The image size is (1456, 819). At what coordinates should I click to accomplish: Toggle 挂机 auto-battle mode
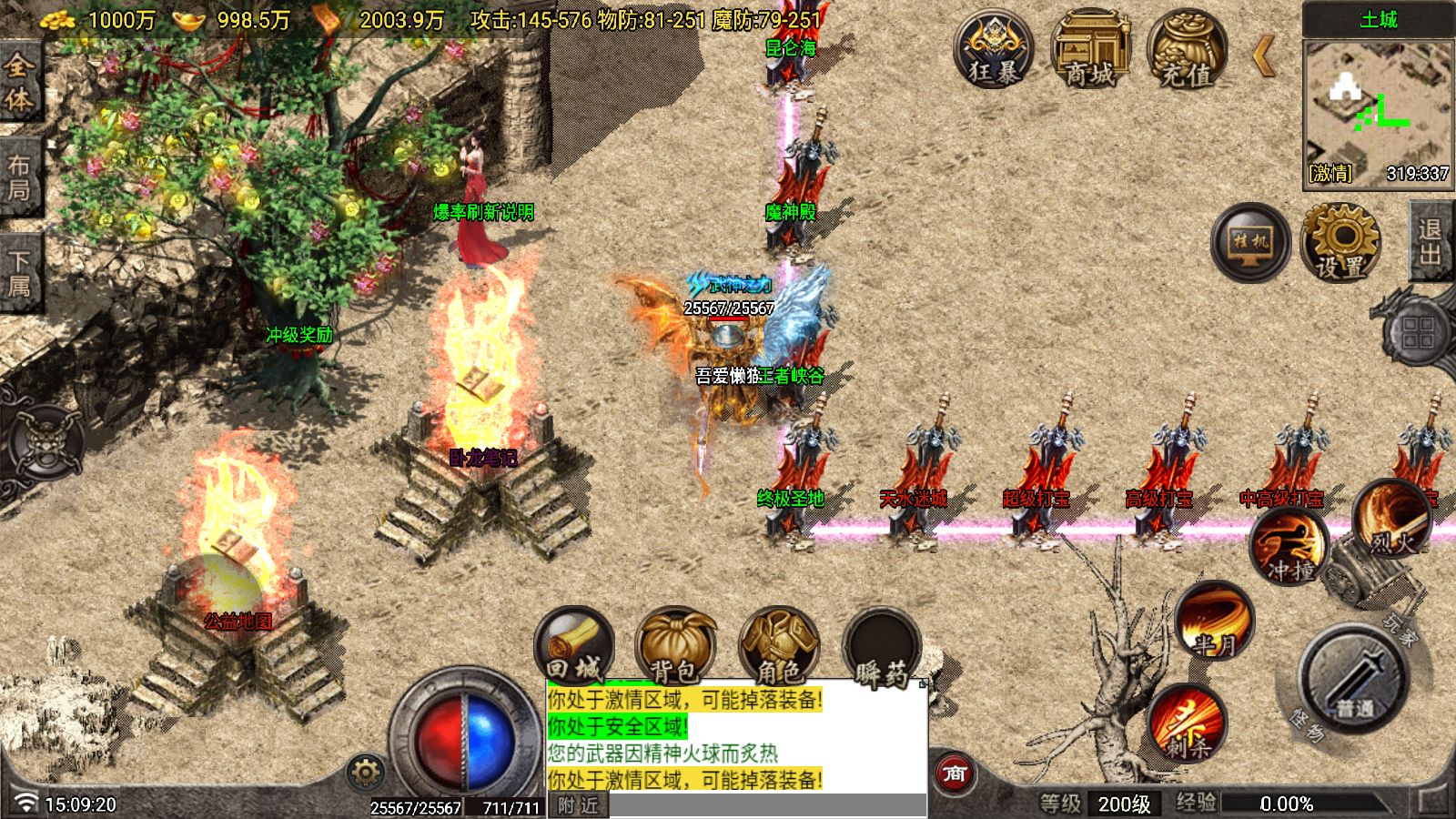(1250, 242)
